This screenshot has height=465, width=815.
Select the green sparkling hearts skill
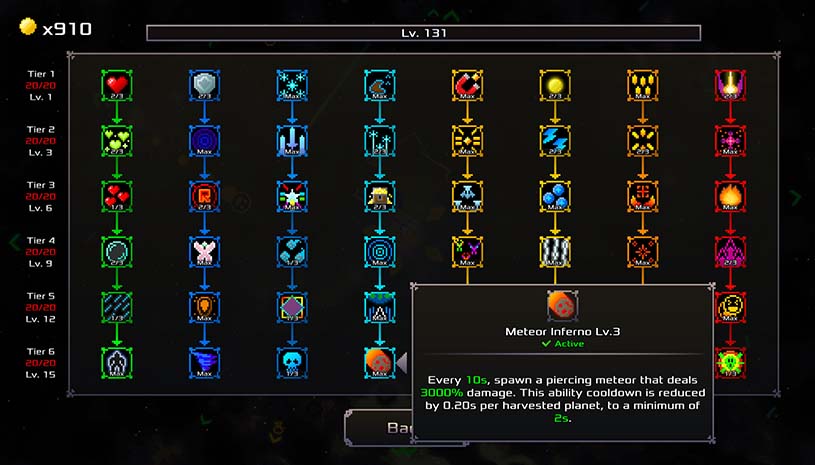tap(117, 140)
